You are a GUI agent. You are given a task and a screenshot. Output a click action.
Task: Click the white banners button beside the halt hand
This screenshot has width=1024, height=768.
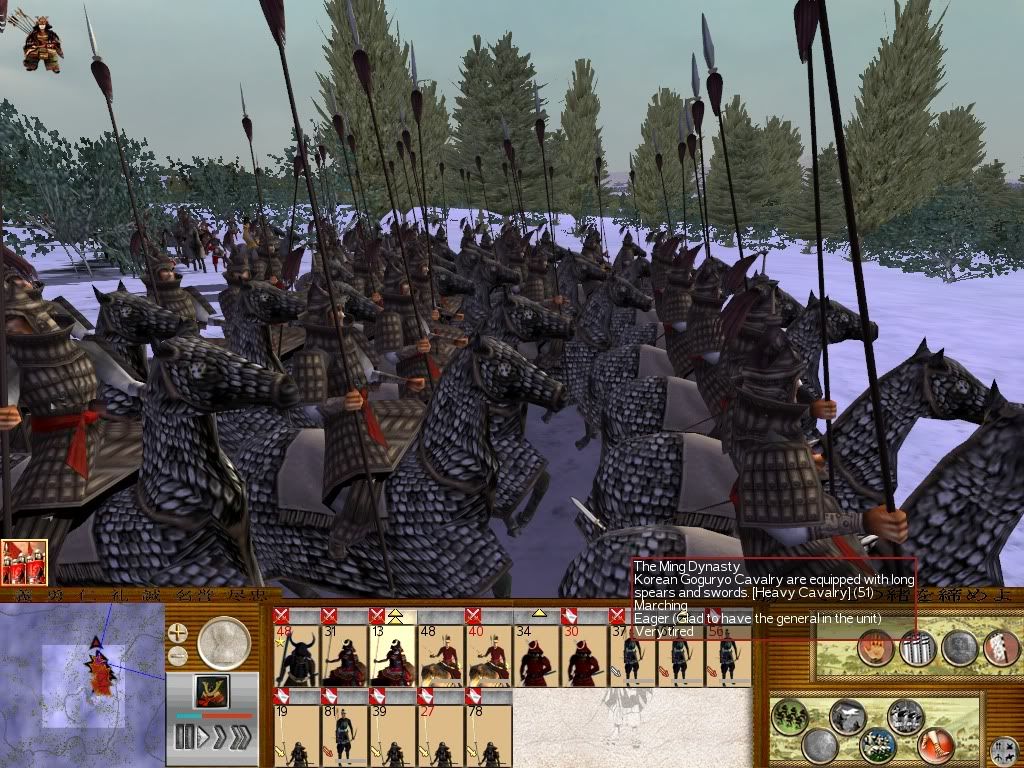coord(917,650)
